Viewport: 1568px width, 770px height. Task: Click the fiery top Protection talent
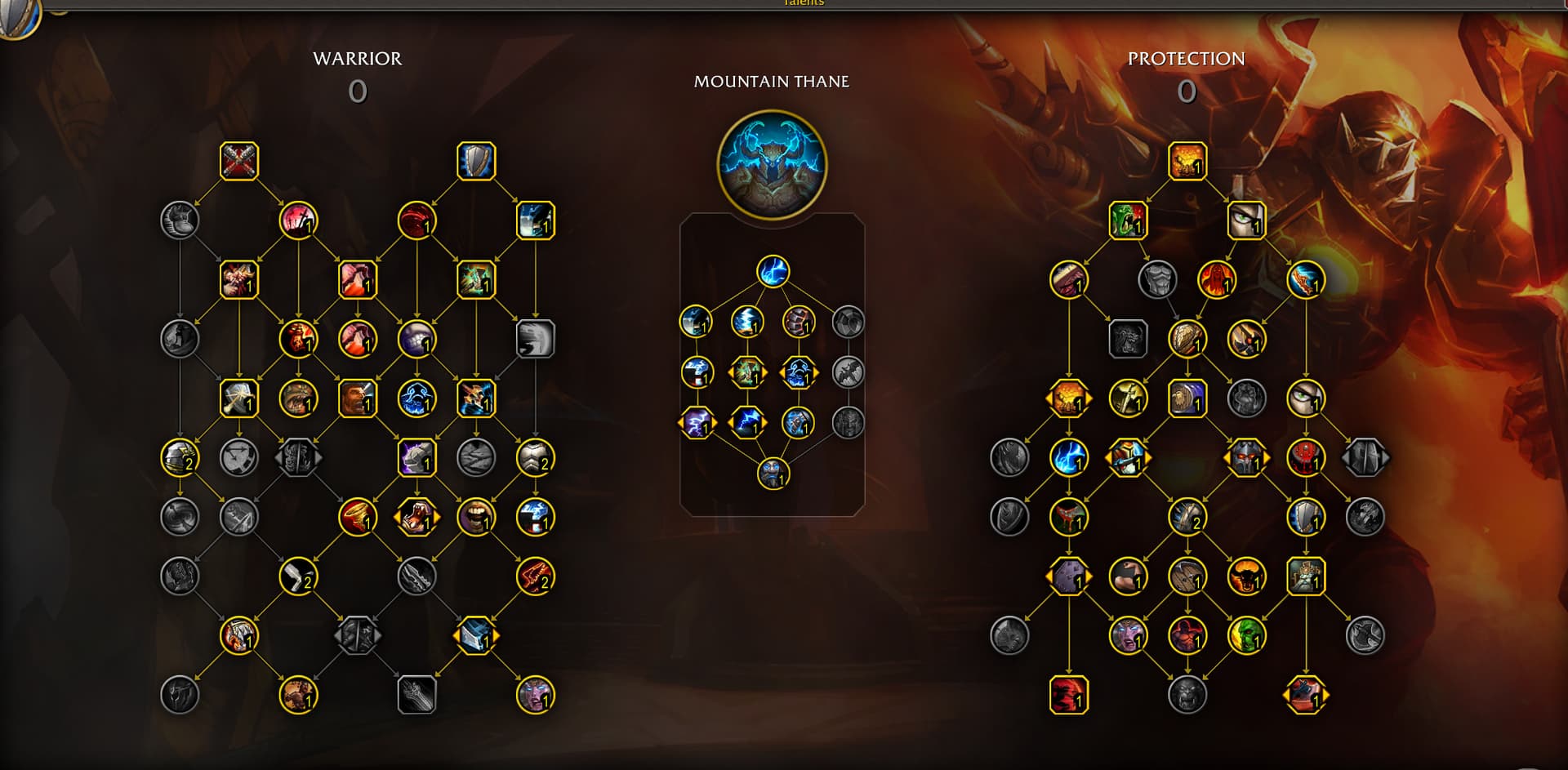pyautogui.click(x=1187, y=161)
